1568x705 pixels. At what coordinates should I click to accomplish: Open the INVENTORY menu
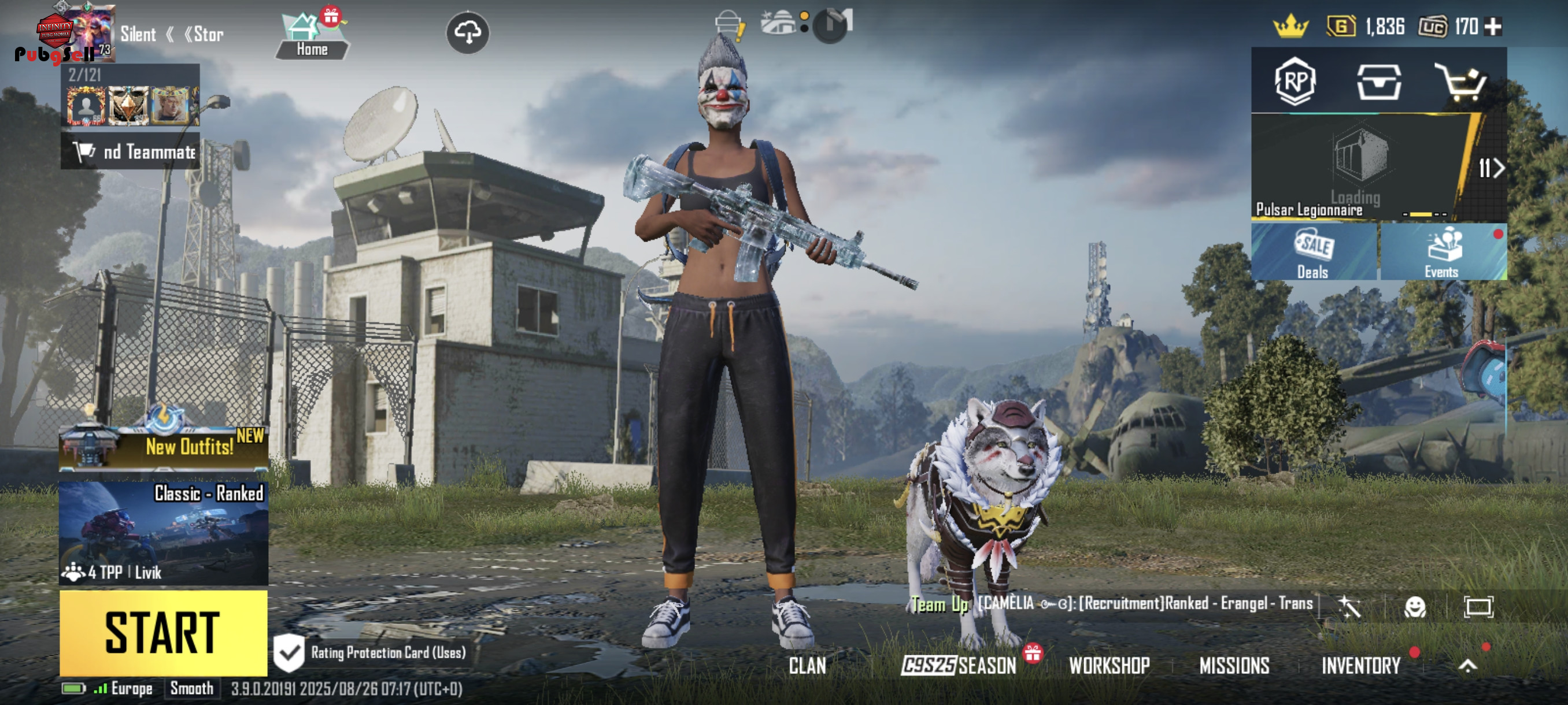point(1361,666)
